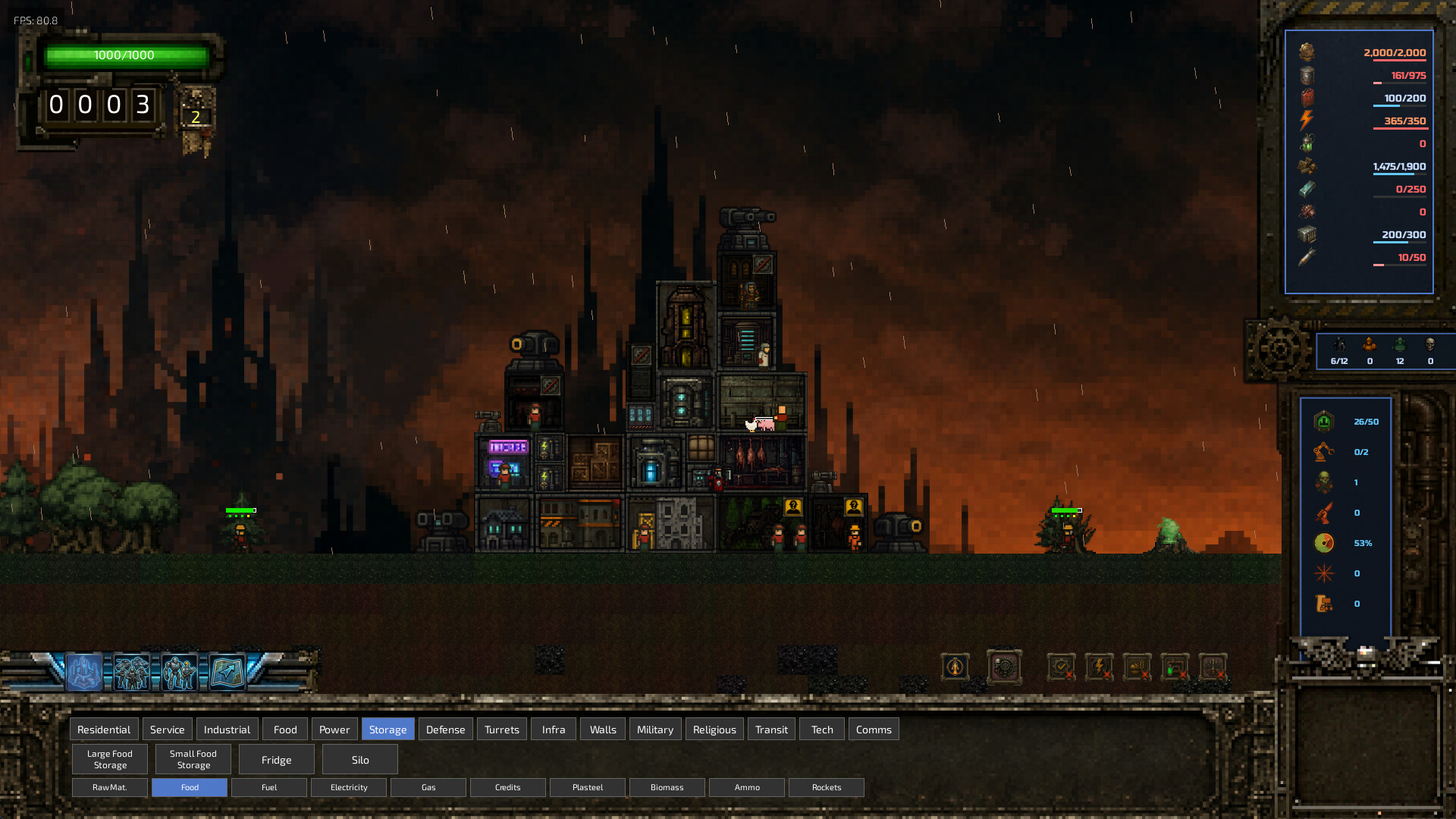The height and width of the screenshot is (819, 1456).
Task: Switch to the Religious tab
Action: [x=714, y=729]
